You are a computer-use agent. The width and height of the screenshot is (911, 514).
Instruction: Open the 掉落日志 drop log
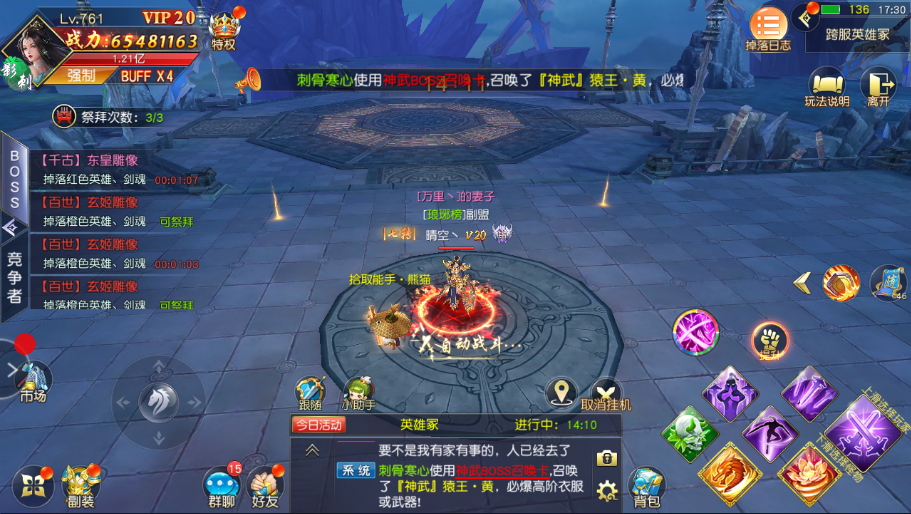(768, 28)
